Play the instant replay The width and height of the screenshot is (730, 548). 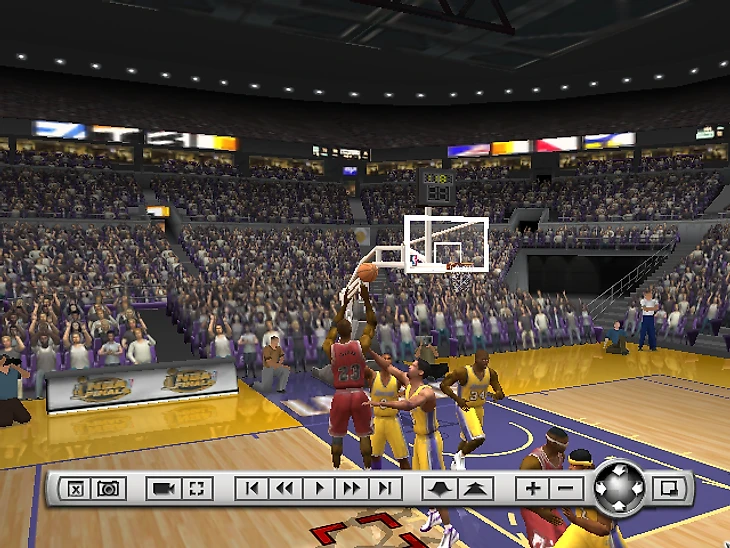coord(319,489)
